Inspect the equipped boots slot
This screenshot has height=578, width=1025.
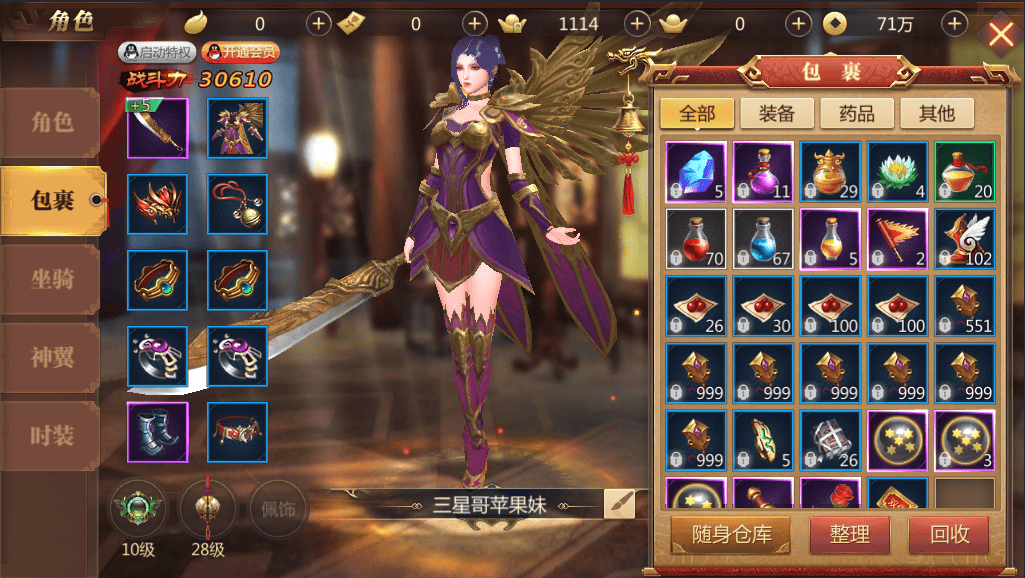(157, 432)
